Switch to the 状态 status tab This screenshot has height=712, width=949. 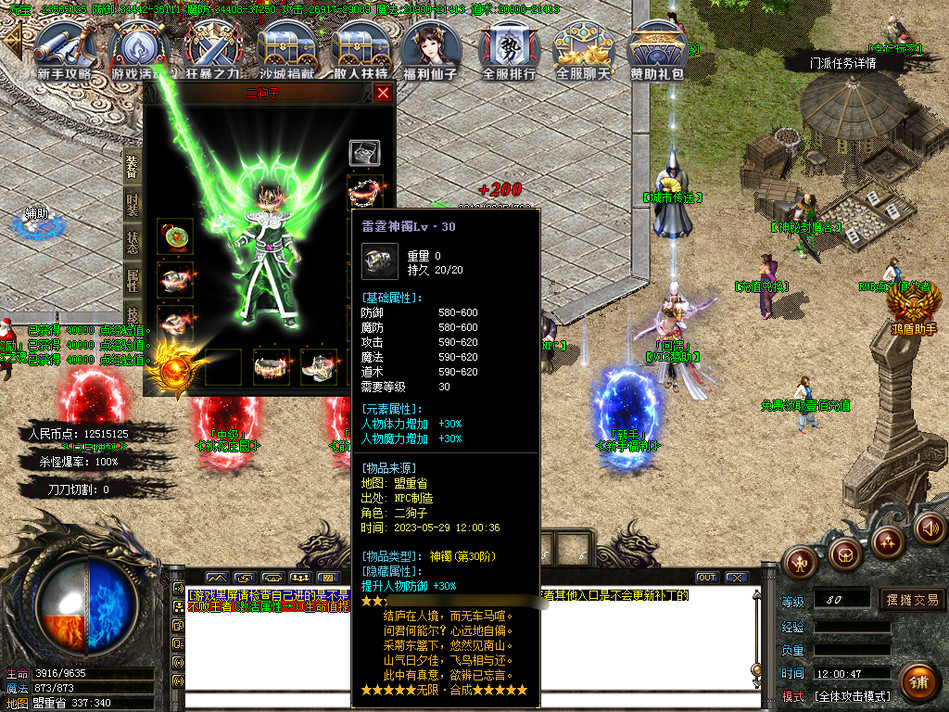coord(132,245)
